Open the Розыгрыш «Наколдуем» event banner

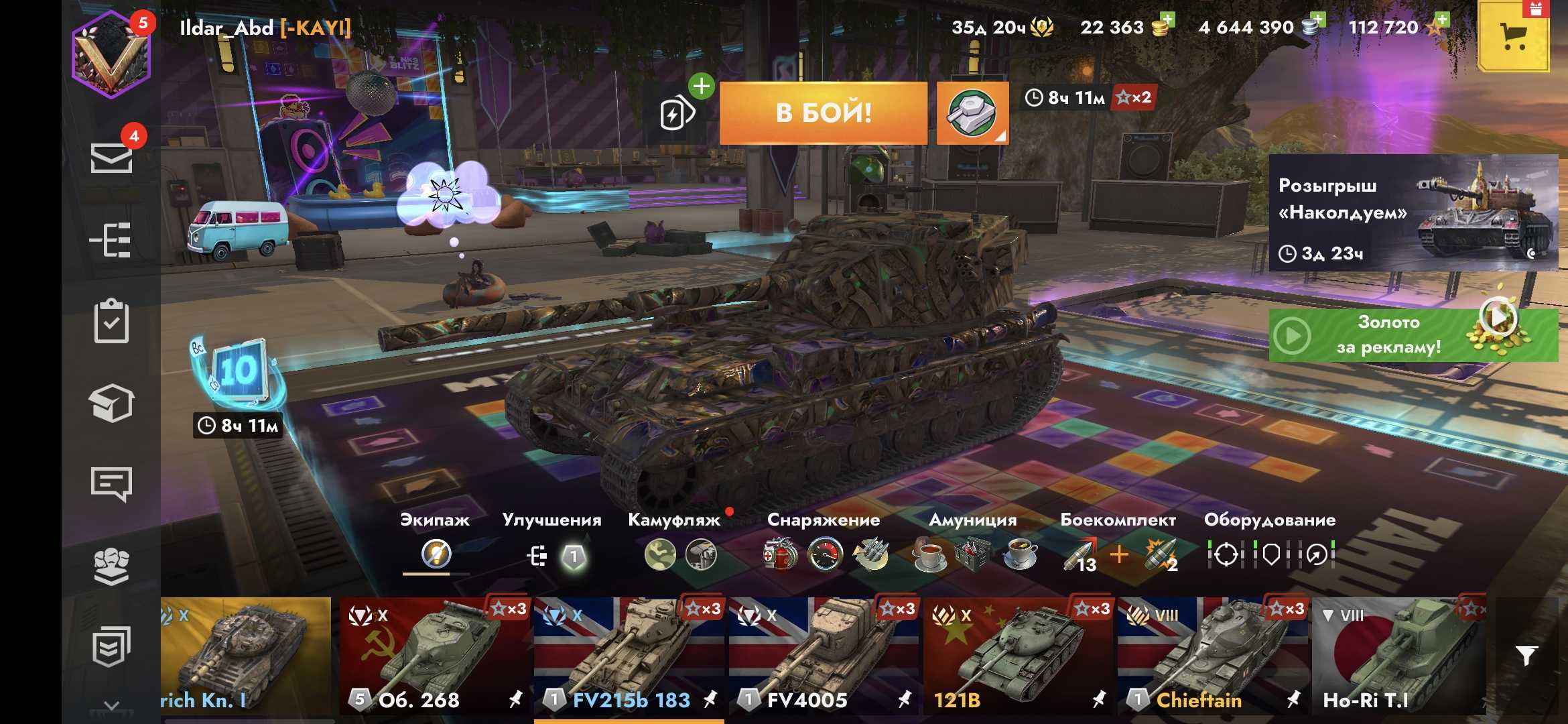click(1413, 213)
